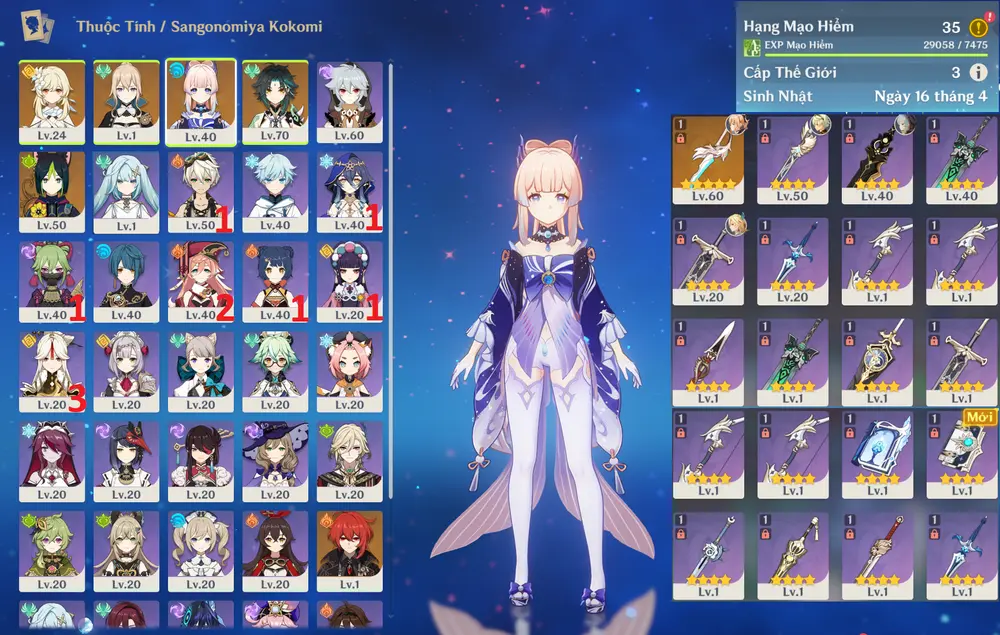Click the Adventure Rank exclamation icon
The image size is (1000, 635).
[978, 27]
